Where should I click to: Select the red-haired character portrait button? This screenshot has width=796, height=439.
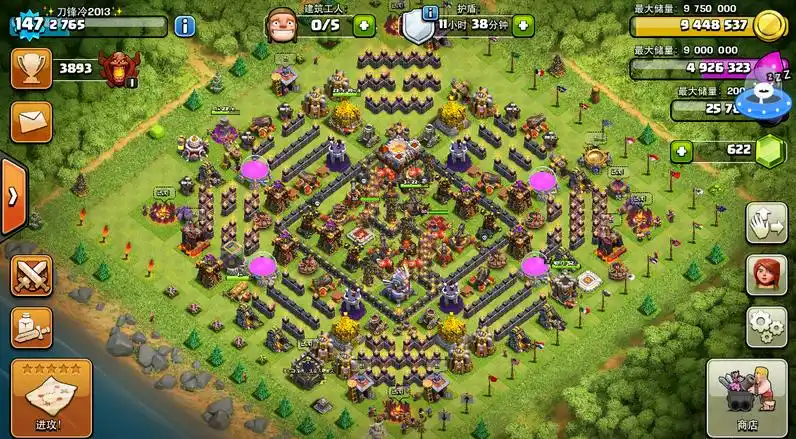point(766,274)
